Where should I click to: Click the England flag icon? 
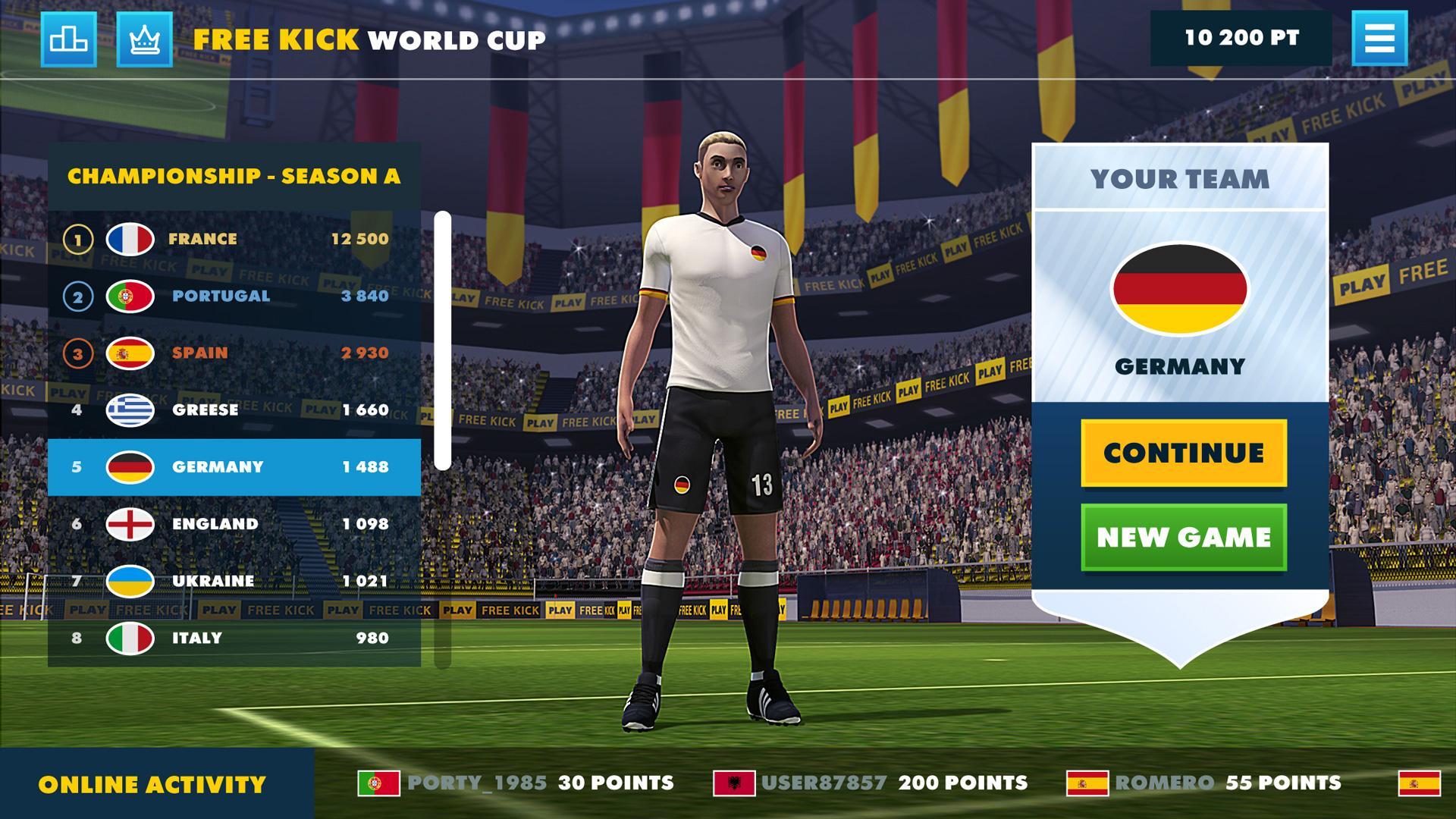pos(129,523)
